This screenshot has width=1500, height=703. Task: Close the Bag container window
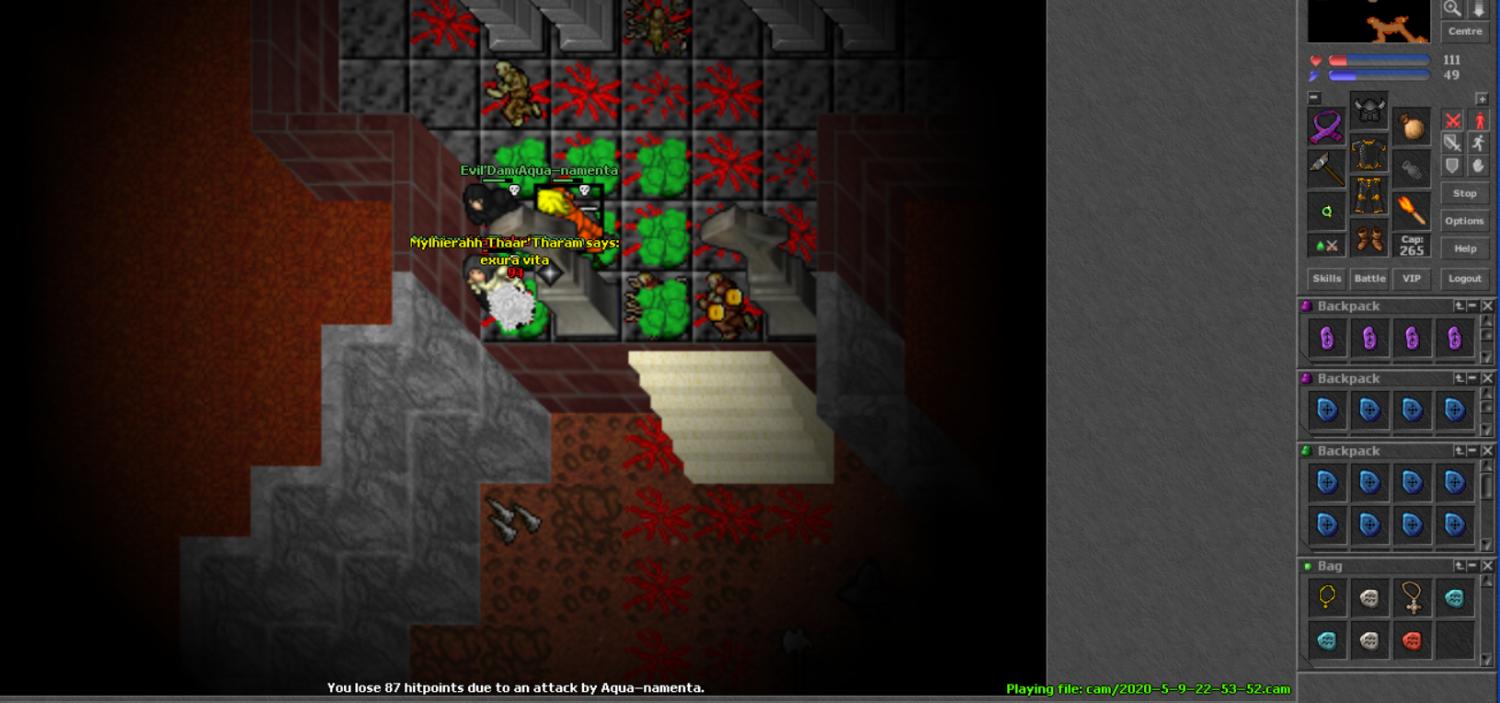(x=1487, y=566)
